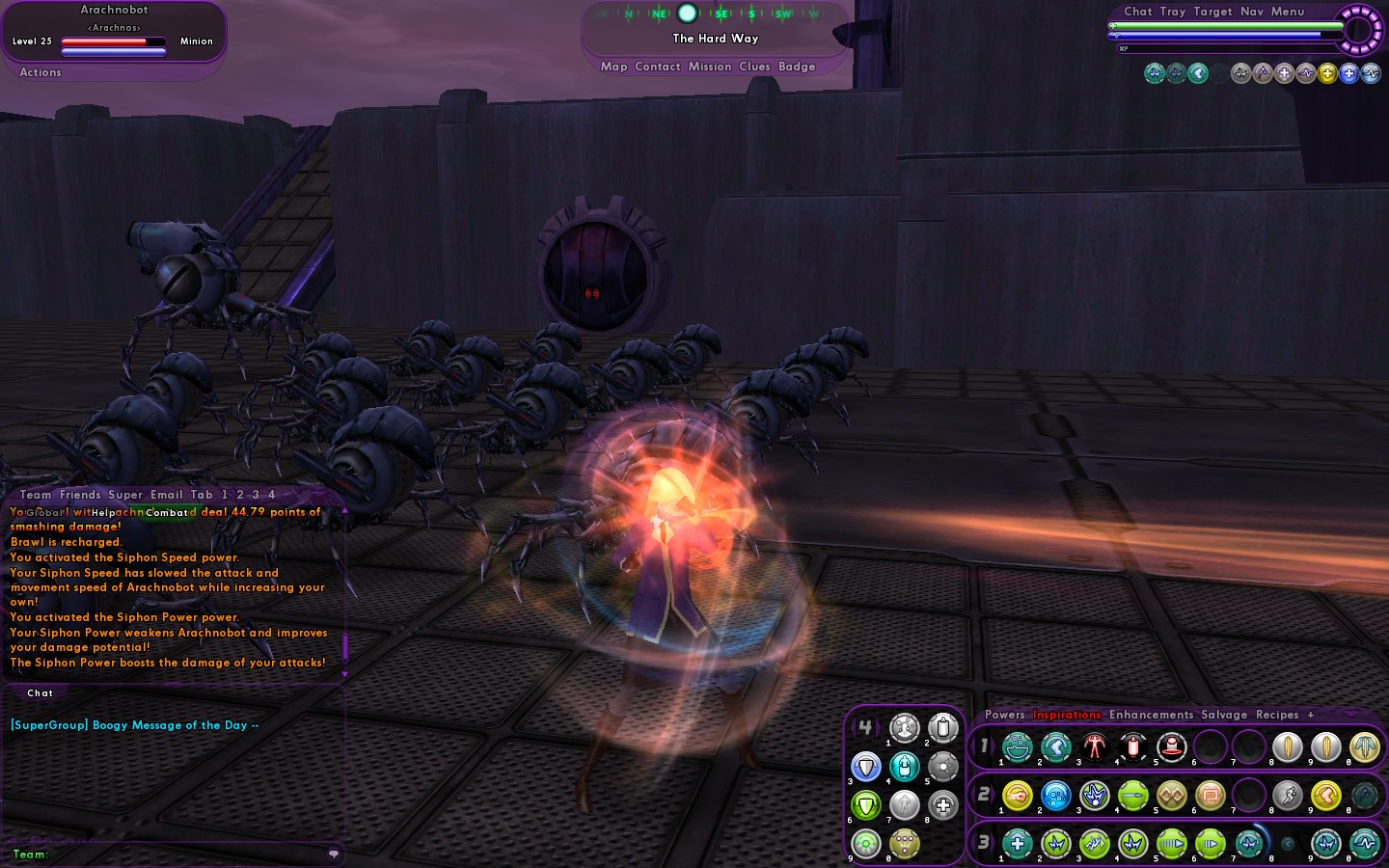Open the Salvage inventory
The height and width of the screenshot is (868, 1389).
tap(1224, 715)
